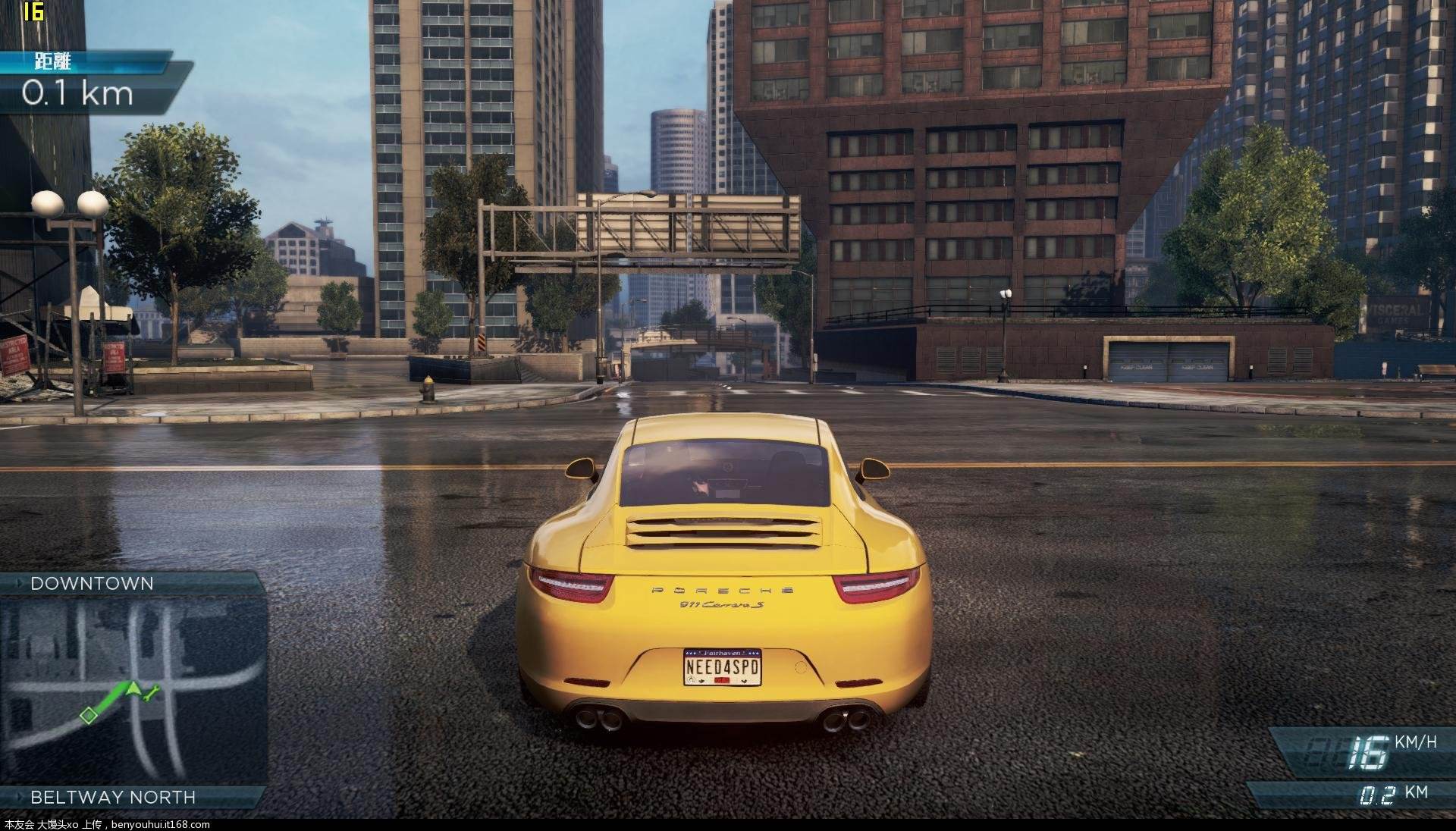Expand the arrow next to DOWNTOWN label
Screen dimensions: 1456x831
point(18,583)
